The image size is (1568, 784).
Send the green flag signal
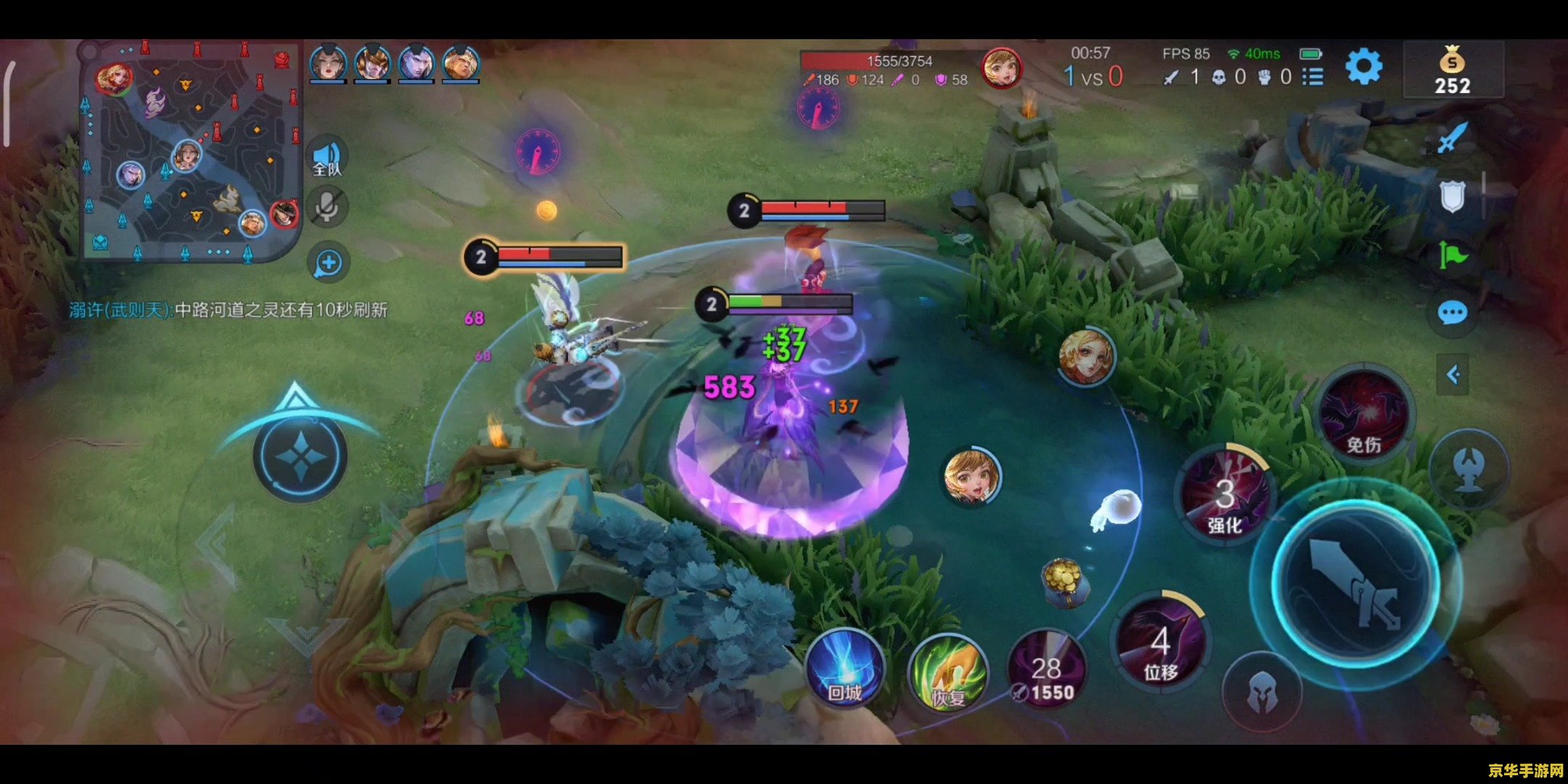click(1453, 255)
